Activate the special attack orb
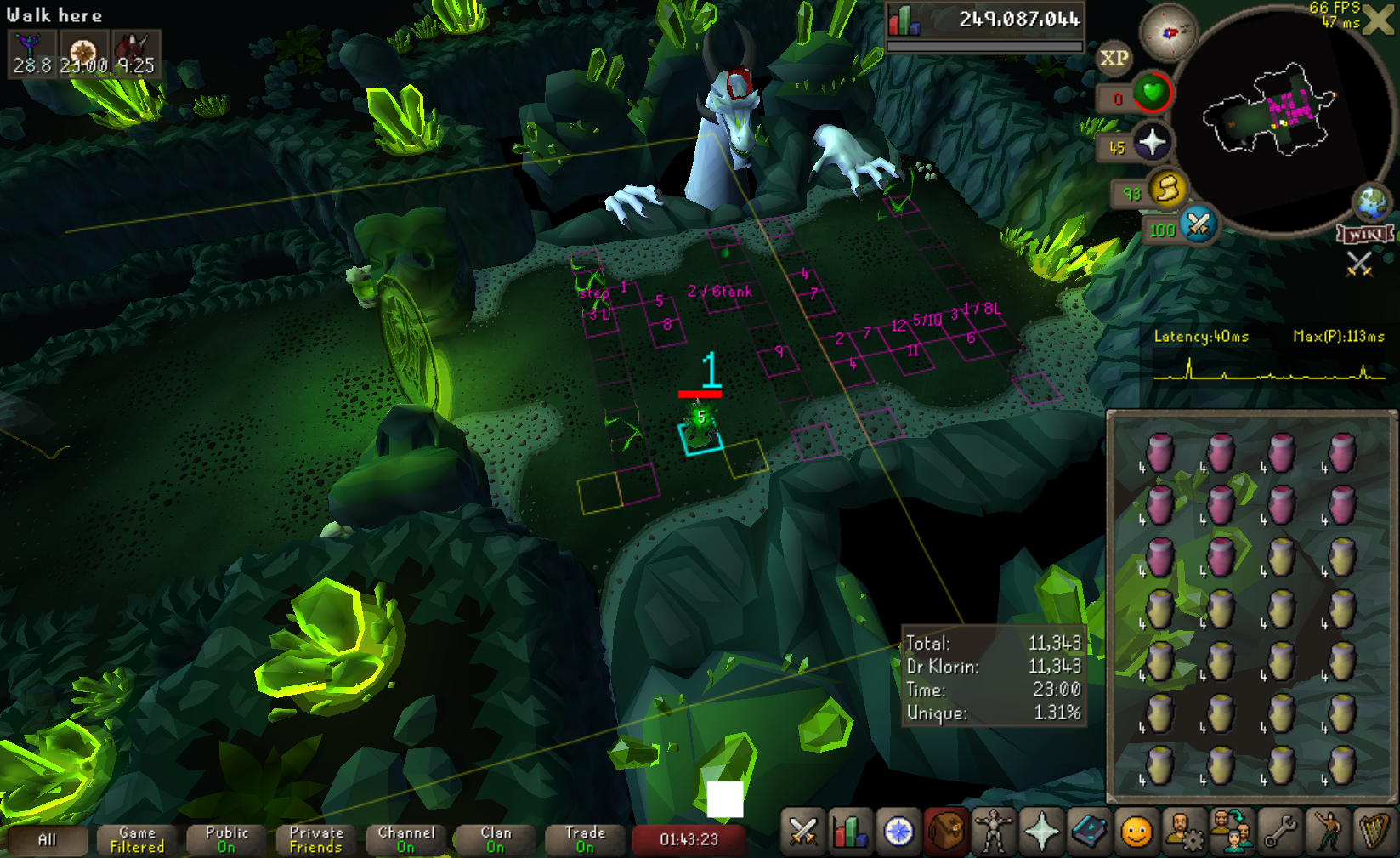1400x858 pixels. (1199, 225)
